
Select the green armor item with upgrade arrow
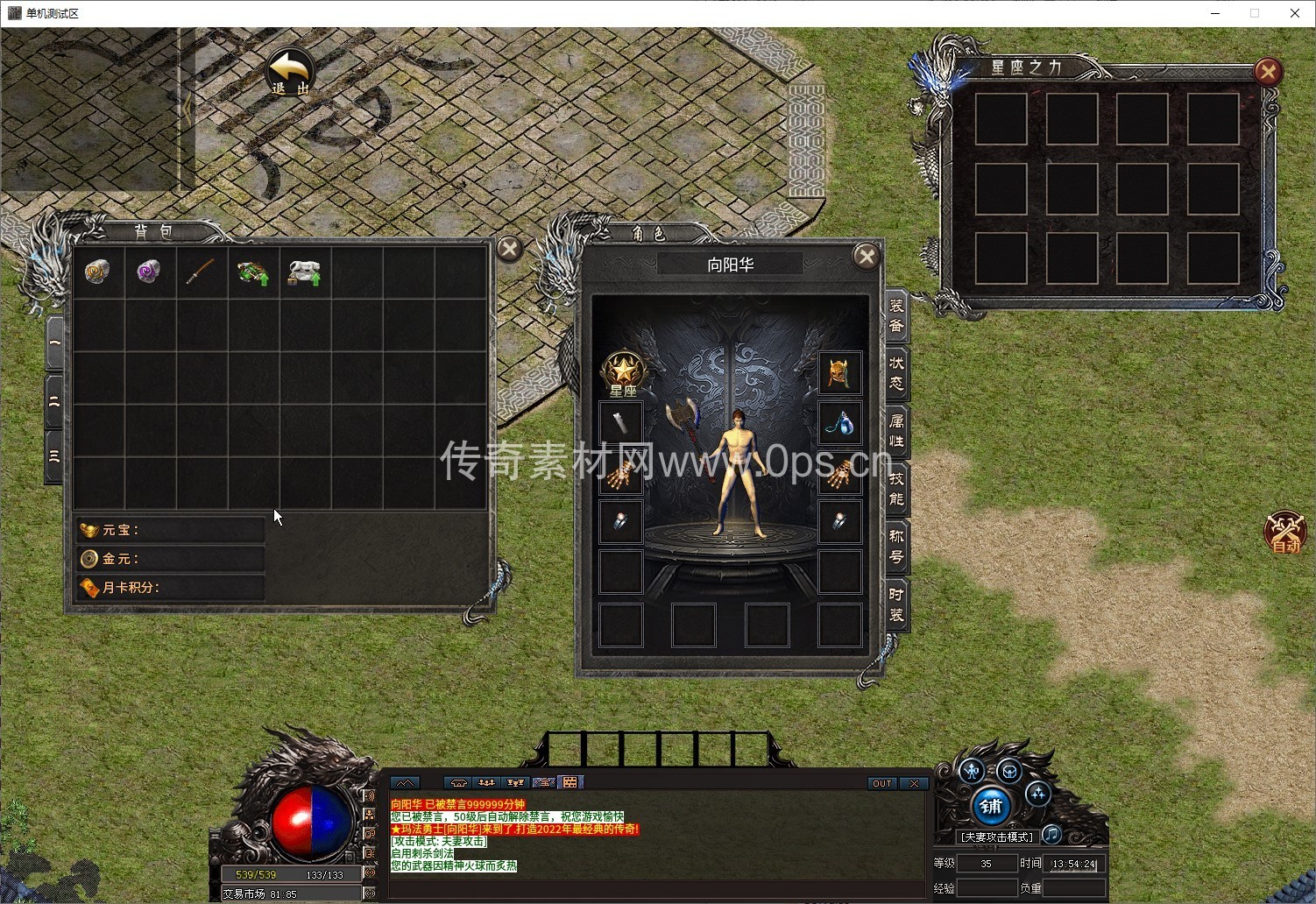pos(252,272)
